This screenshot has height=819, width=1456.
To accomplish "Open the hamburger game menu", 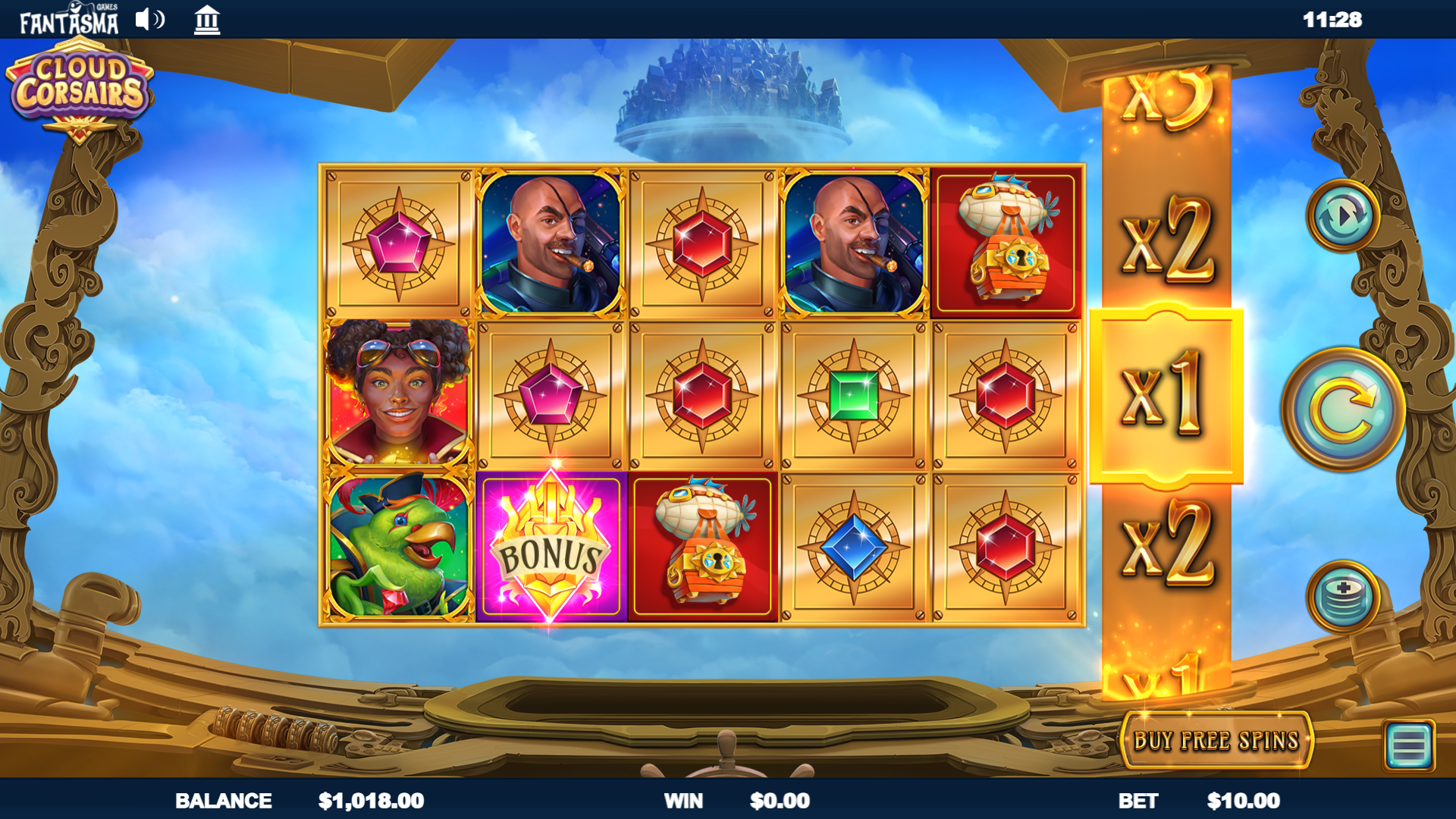I will click(x=1408, y=745).
